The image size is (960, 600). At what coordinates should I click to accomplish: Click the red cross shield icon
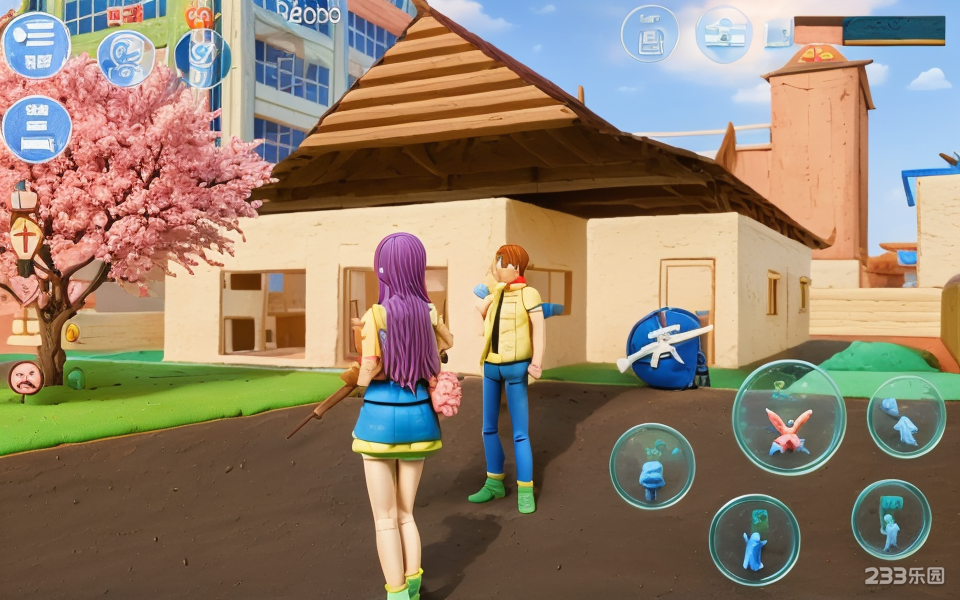pyautogui.click(x=25, y=239)
